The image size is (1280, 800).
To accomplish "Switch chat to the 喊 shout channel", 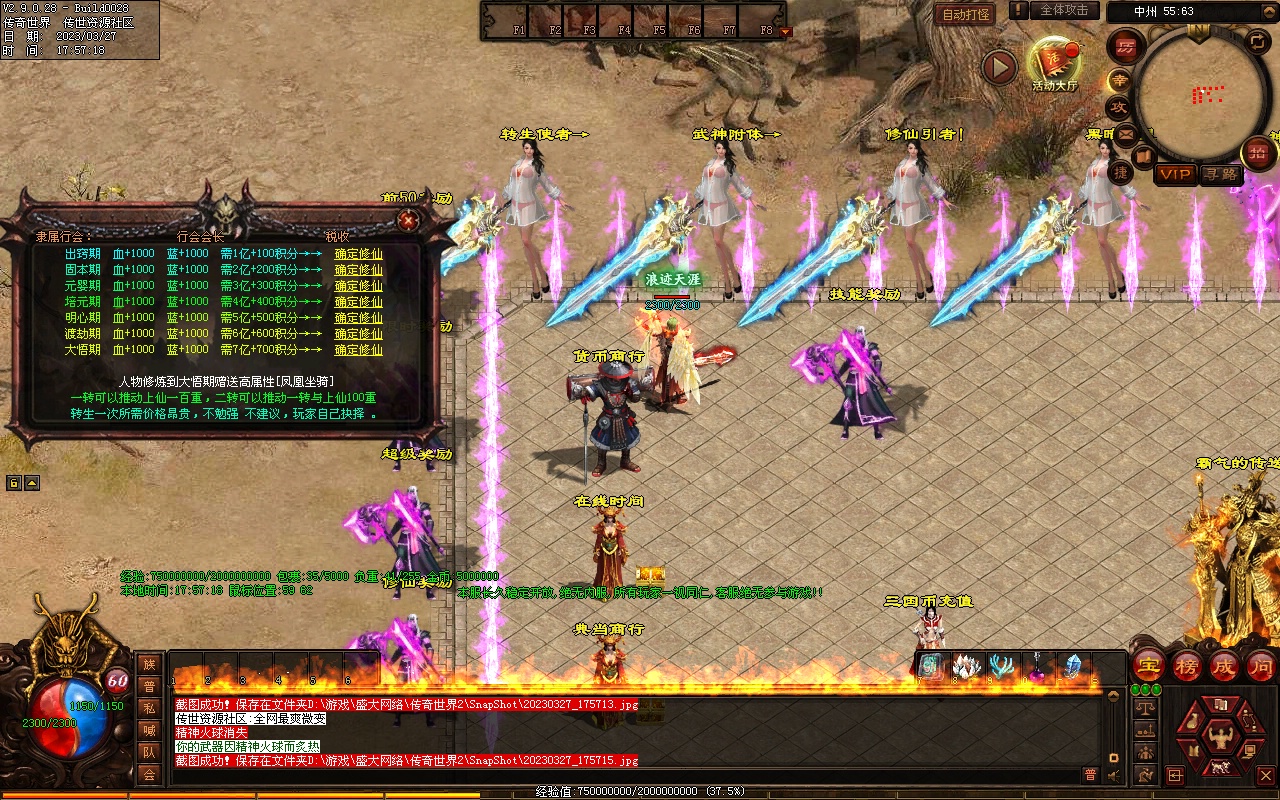I will click(x=149, y=730).
